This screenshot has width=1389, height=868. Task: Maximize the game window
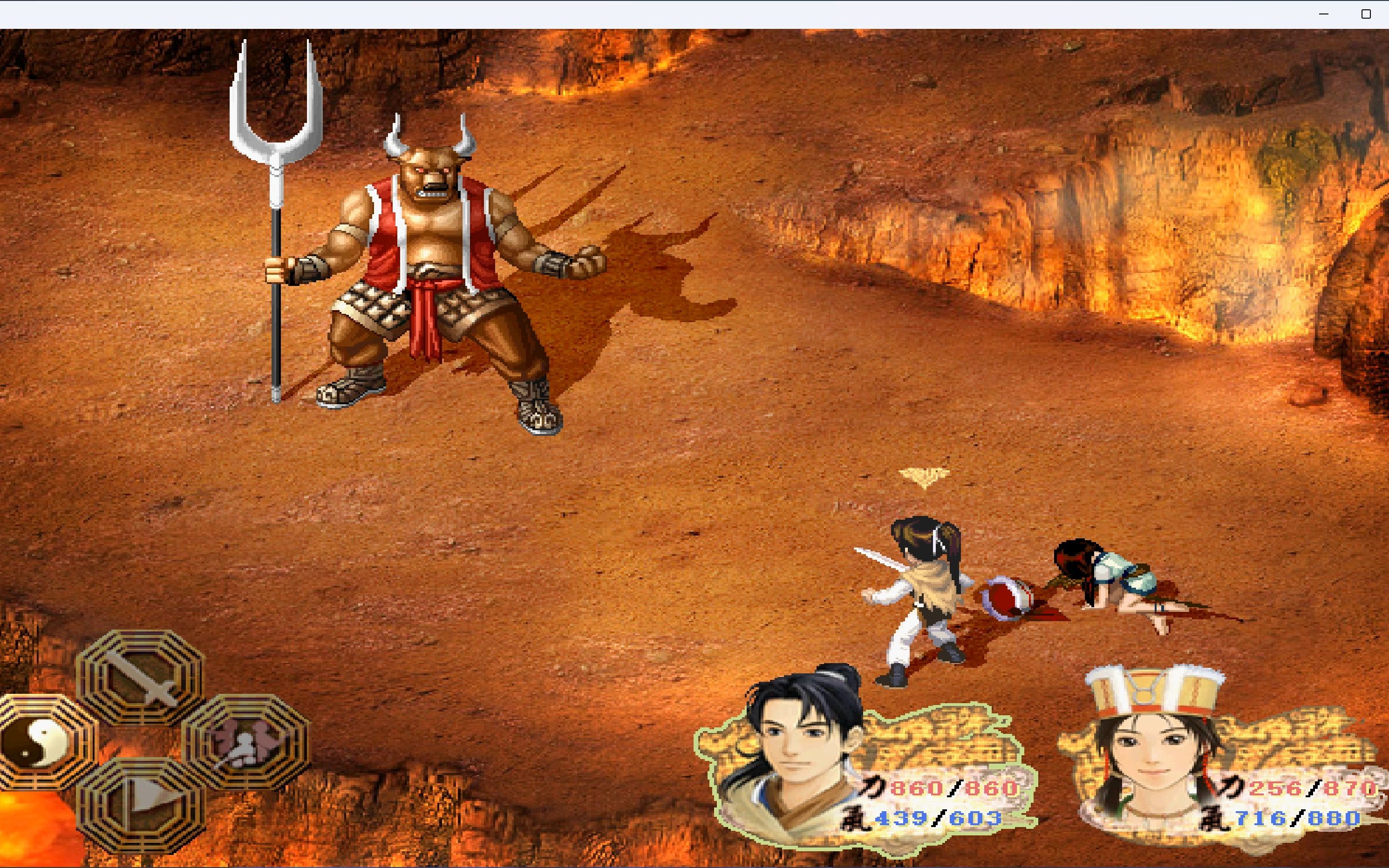point(1366,14)
